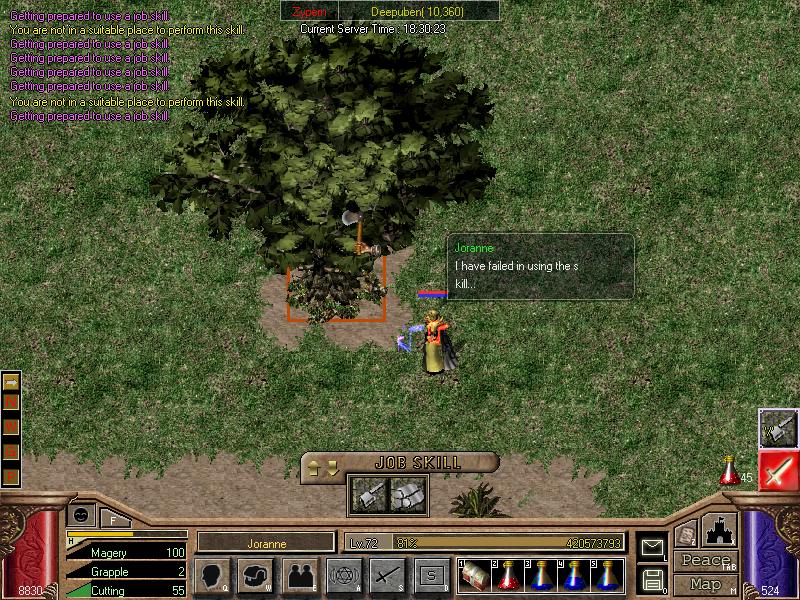
Task: Open the Map button
Action: point(705,583)
